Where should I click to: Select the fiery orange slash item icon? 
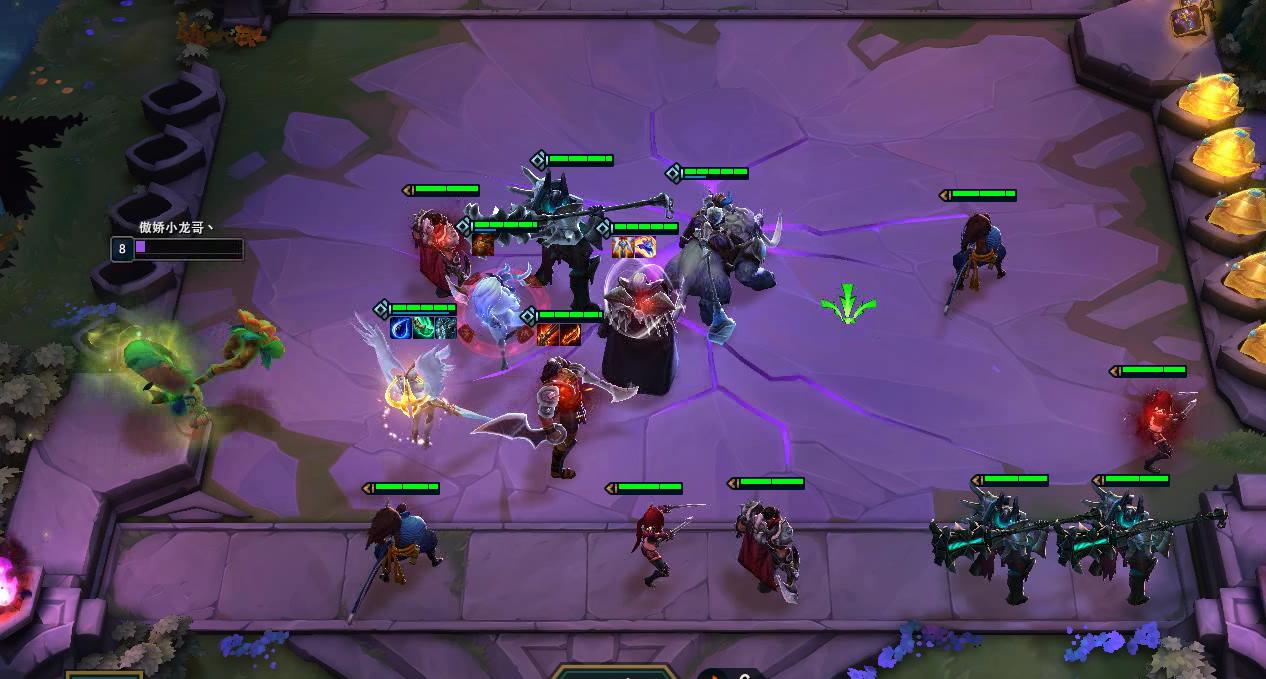[570, 335]
